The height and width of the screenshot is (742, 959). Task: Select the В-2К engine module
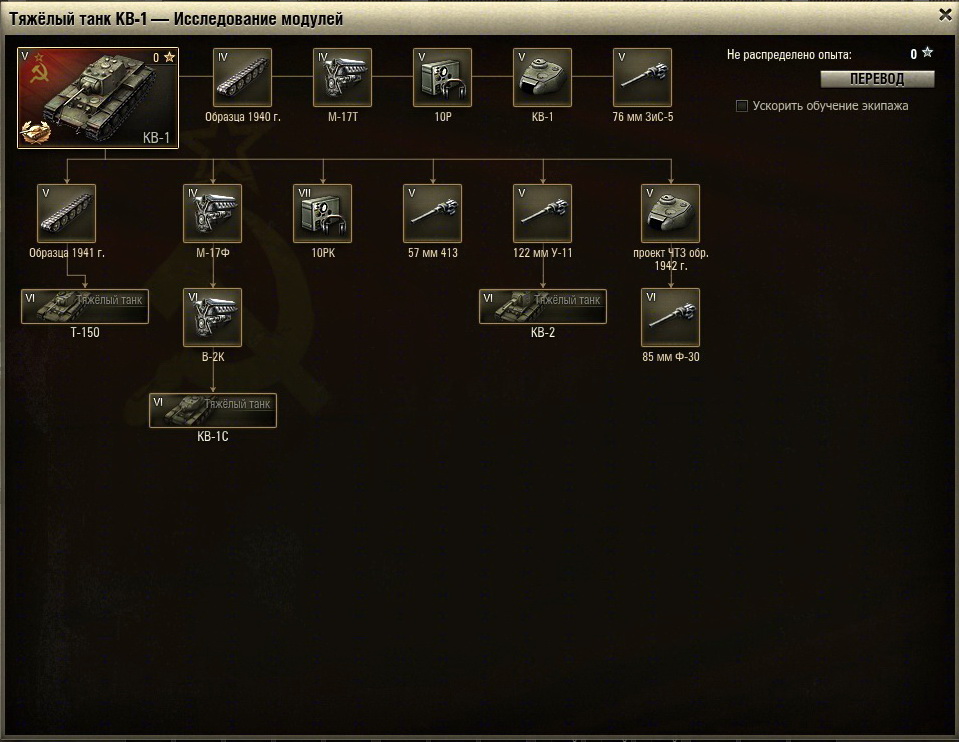pos(213,317)
